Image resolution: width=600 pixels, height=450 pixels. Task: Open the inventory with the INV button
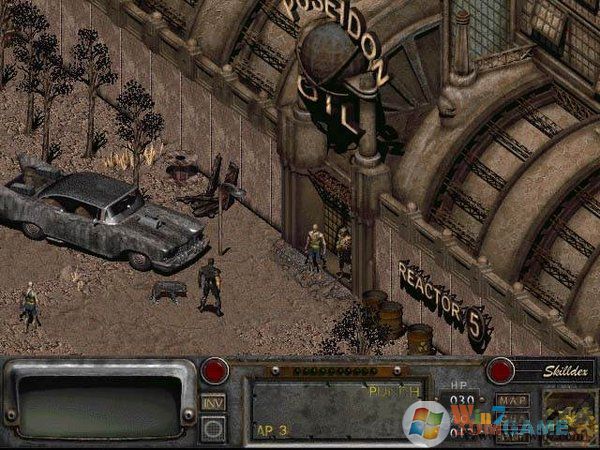pyautogui.click(x=213, y=401)
